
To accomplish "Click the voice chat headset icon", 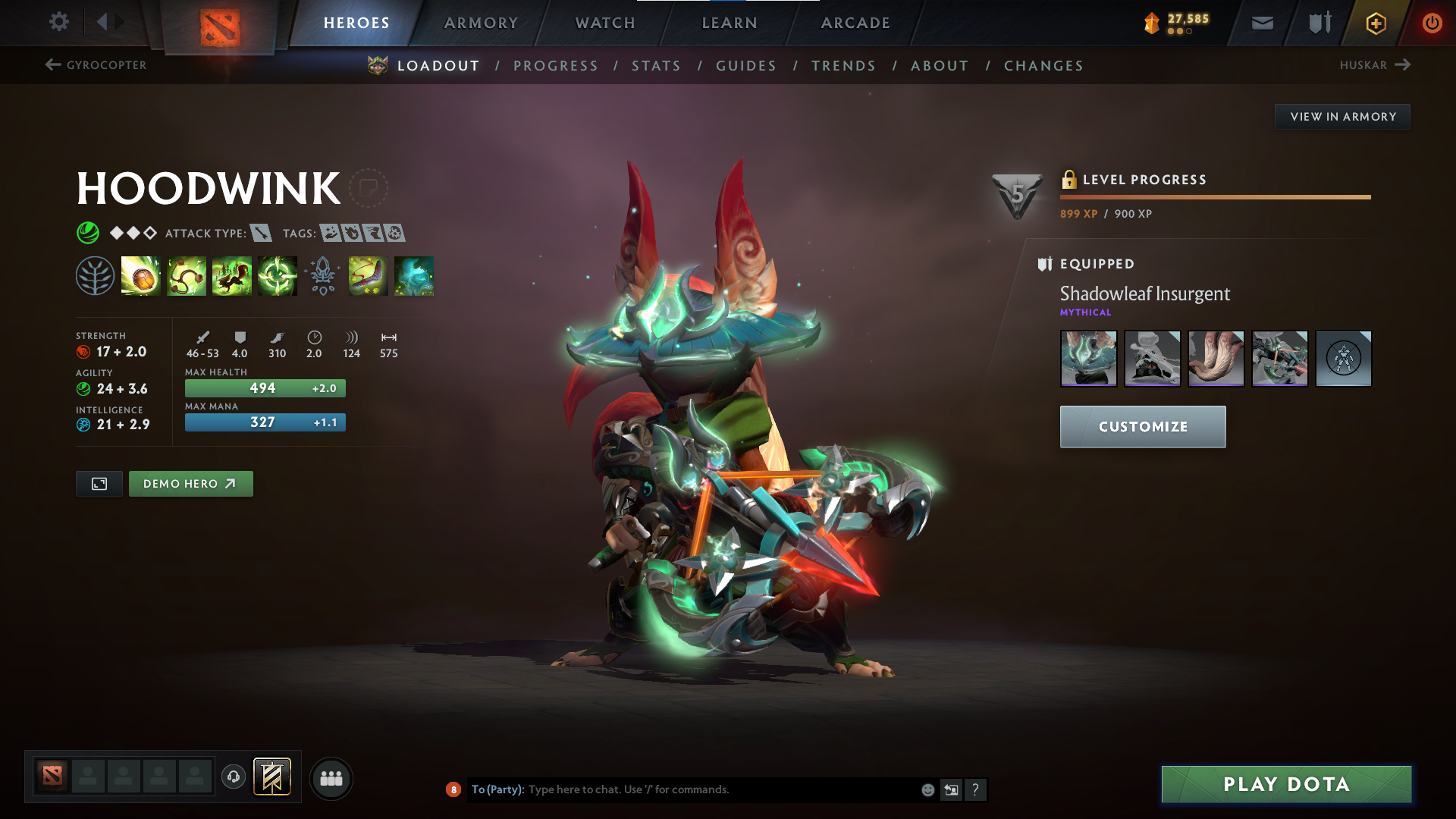I will [x=233, y=777].
